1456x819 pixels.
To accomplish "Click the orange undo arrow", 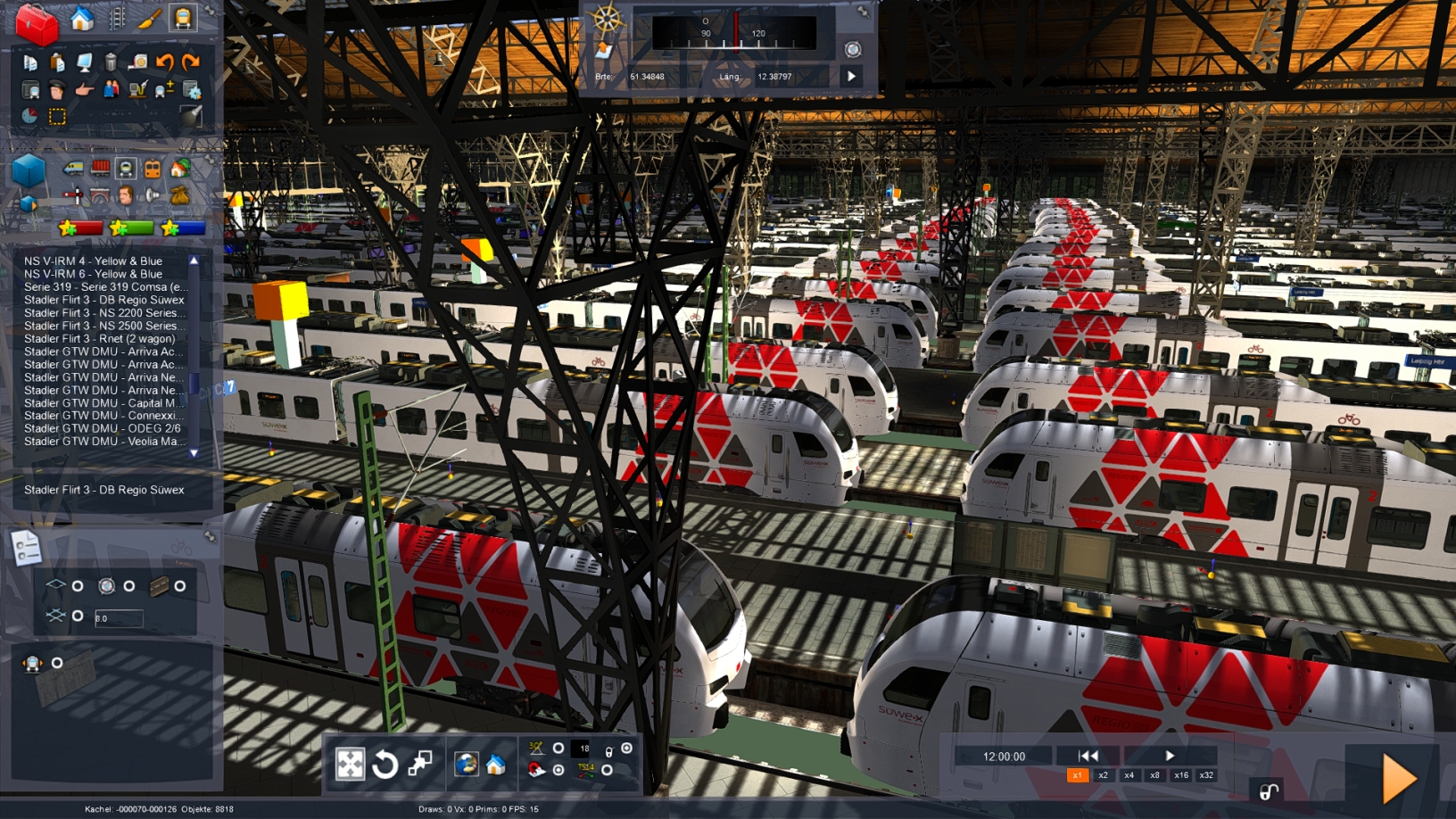I will click(x=164, y=62).
